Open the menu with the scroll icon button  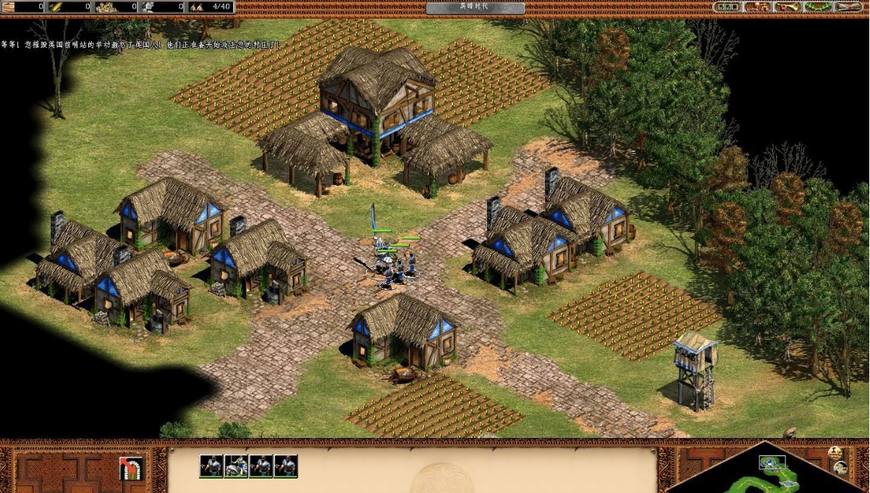click(848, 7)
